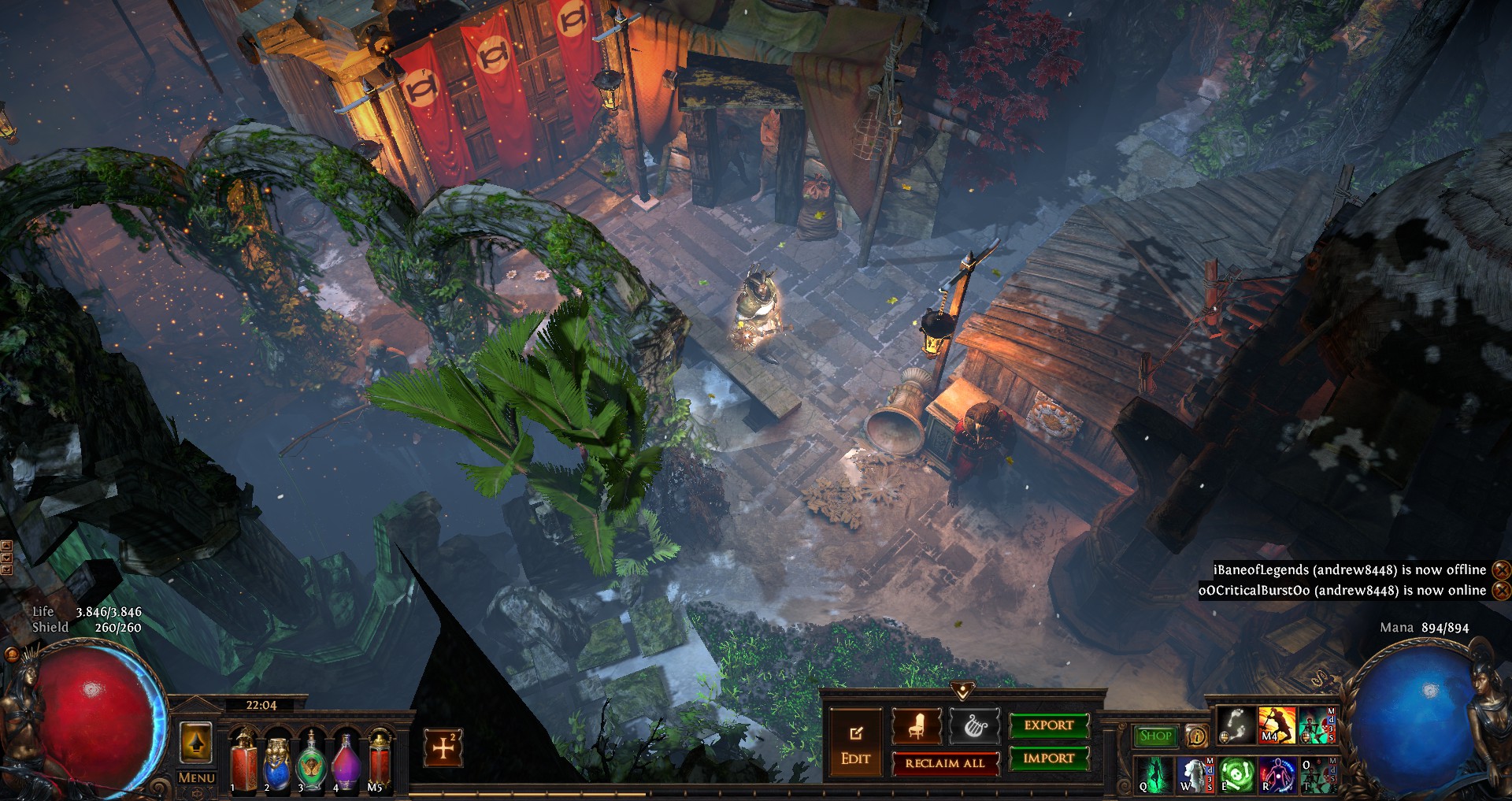Click the Edit hideout button

tap(855, 745)
